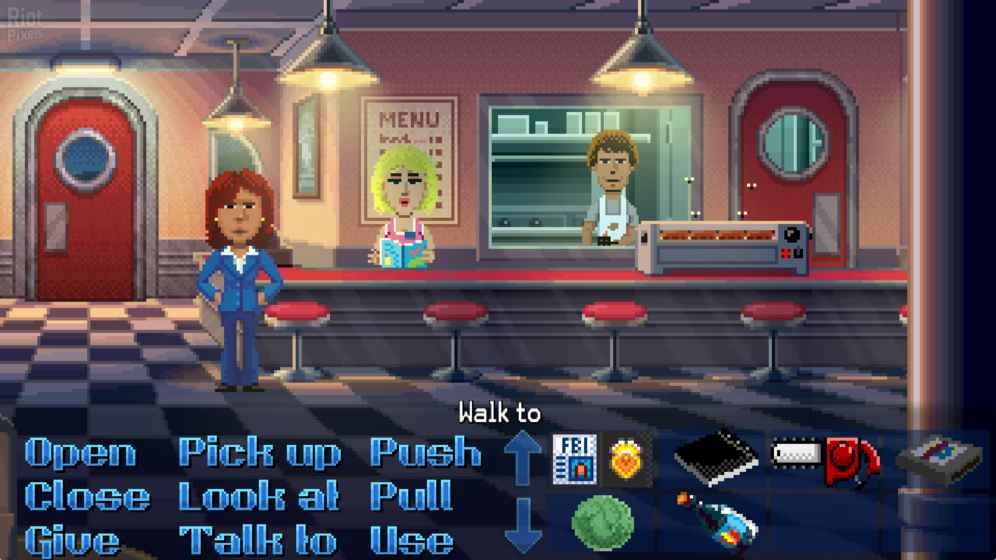Select the Open verb
This screenshot has width=996, height=560.
(80, 453)
